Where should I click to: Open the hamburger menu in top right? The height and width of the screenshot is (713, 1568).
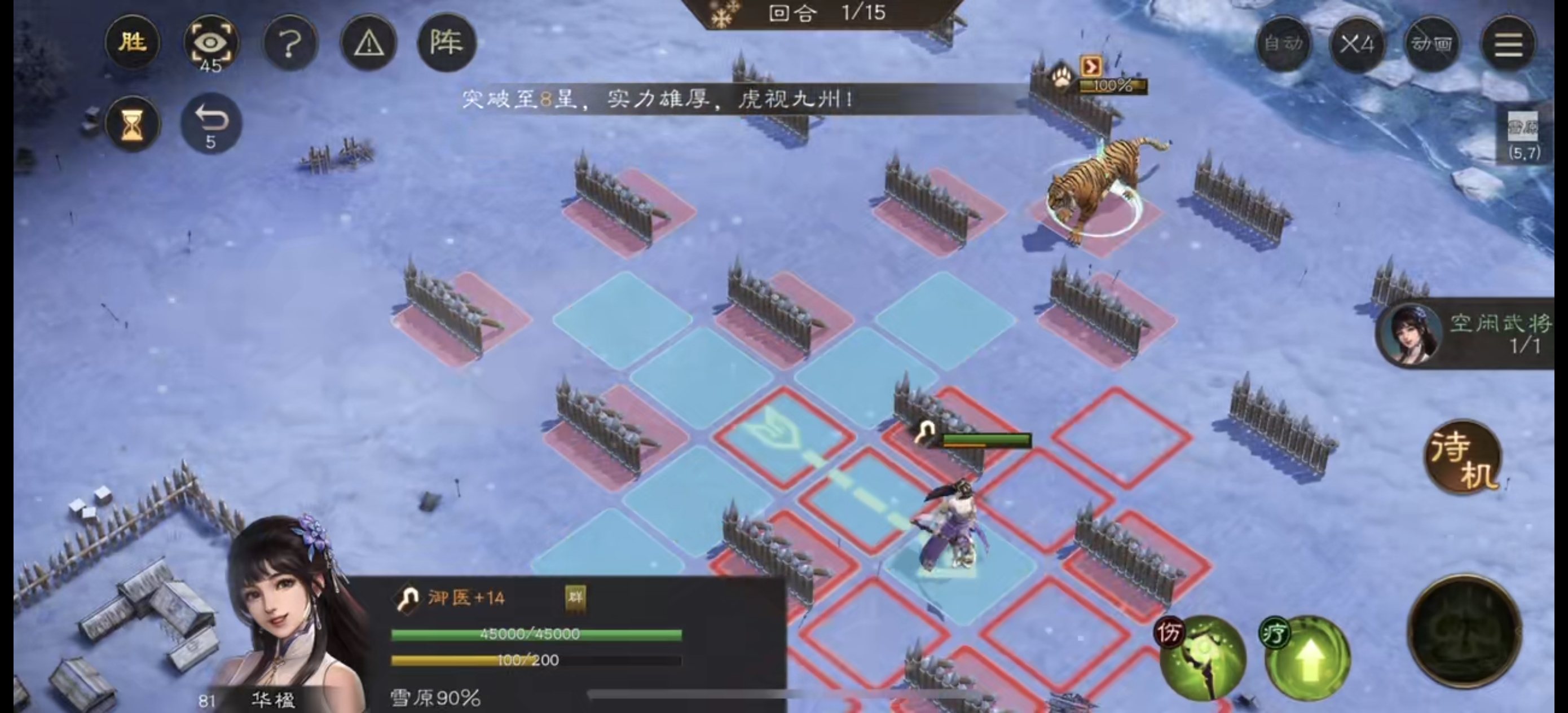1508,45
